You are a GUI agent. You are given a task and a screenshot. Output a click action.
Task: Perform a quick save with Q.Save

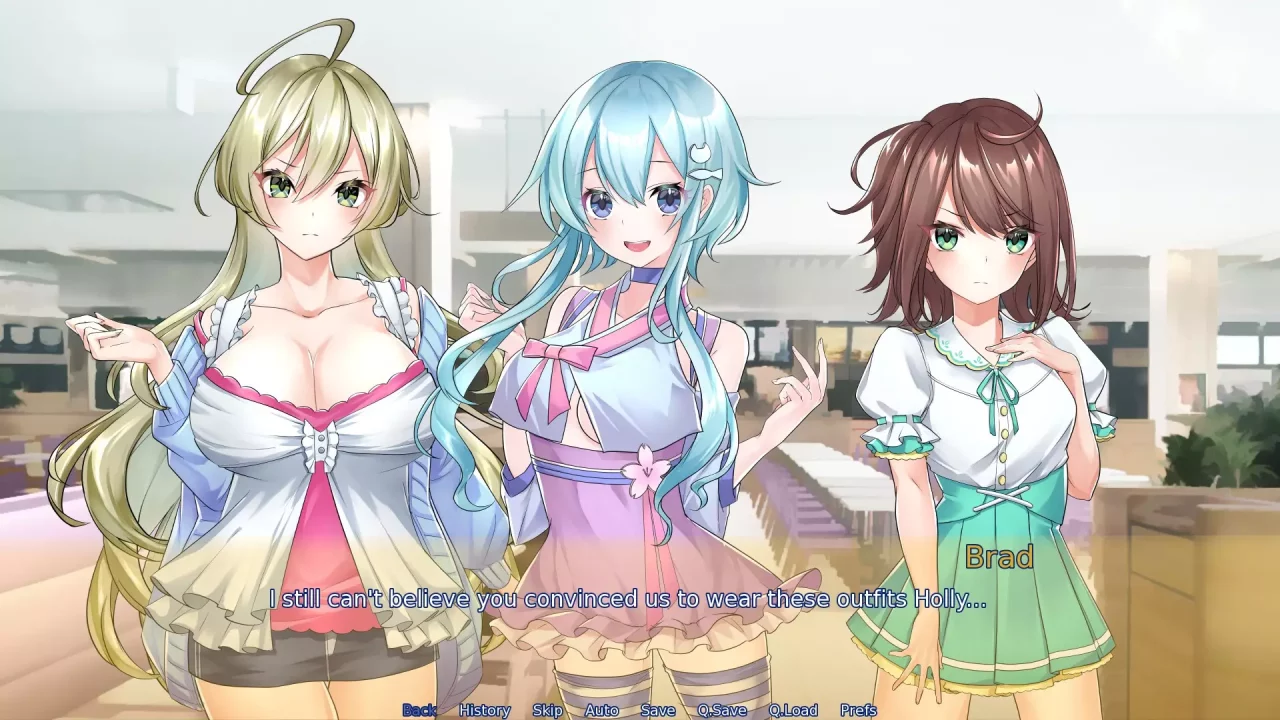(724, 709)
